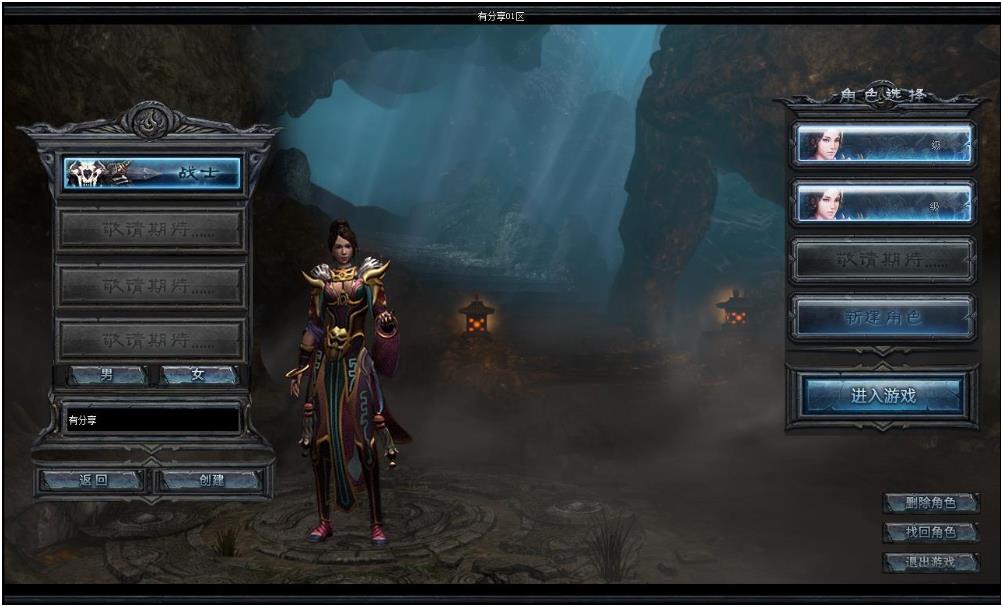Open the 新建角色 new character option
This screenshot has height=607, width=1003.
[x=882, y=318]
